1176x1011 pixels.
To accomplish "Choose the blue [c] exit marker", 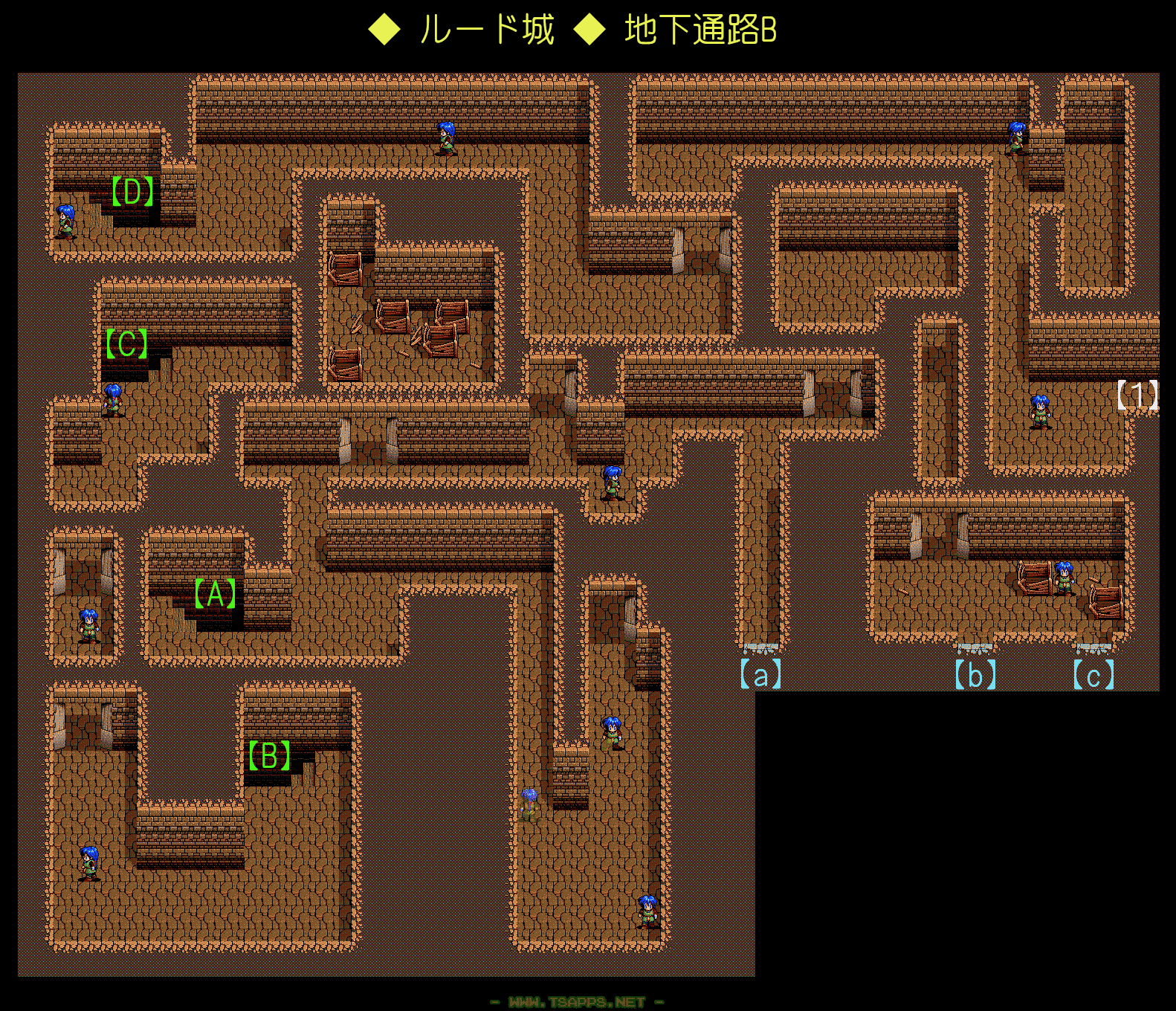I will (x=1093, y=676).
